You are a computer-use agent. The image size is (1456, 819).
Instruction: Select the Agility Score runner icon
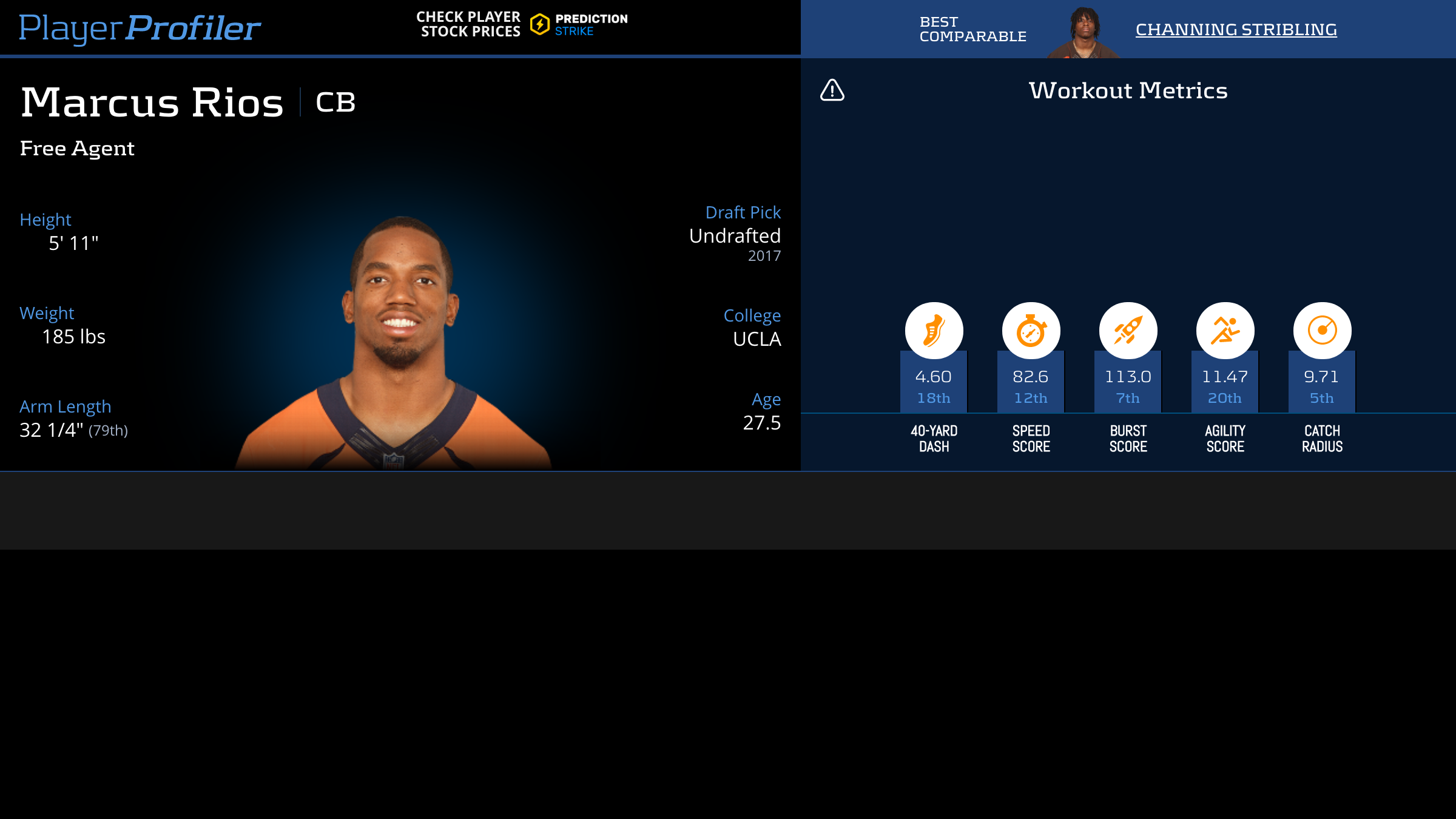tap(1225, 331)
